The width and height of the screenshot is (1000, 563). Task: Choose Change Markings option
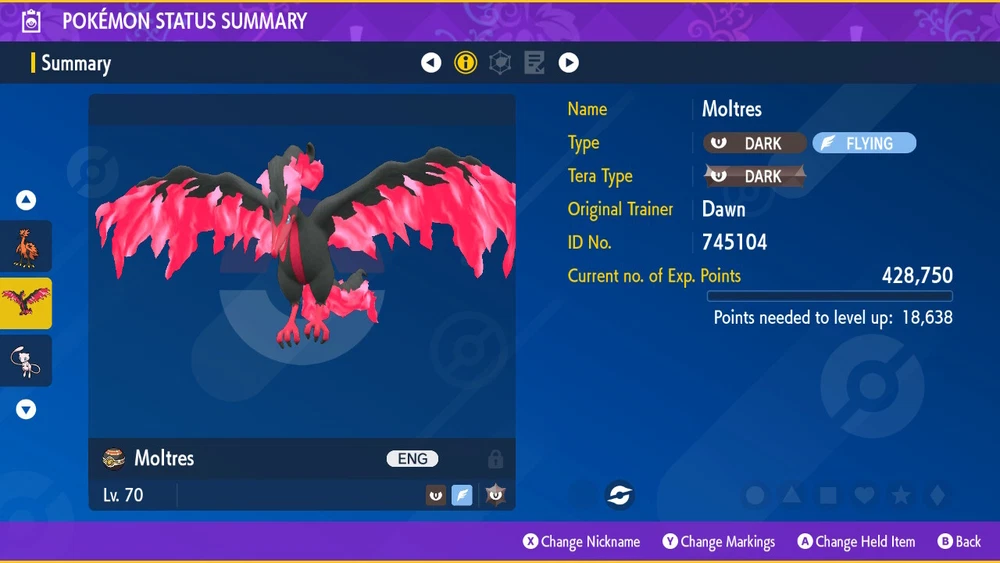[x=718, y=541]
